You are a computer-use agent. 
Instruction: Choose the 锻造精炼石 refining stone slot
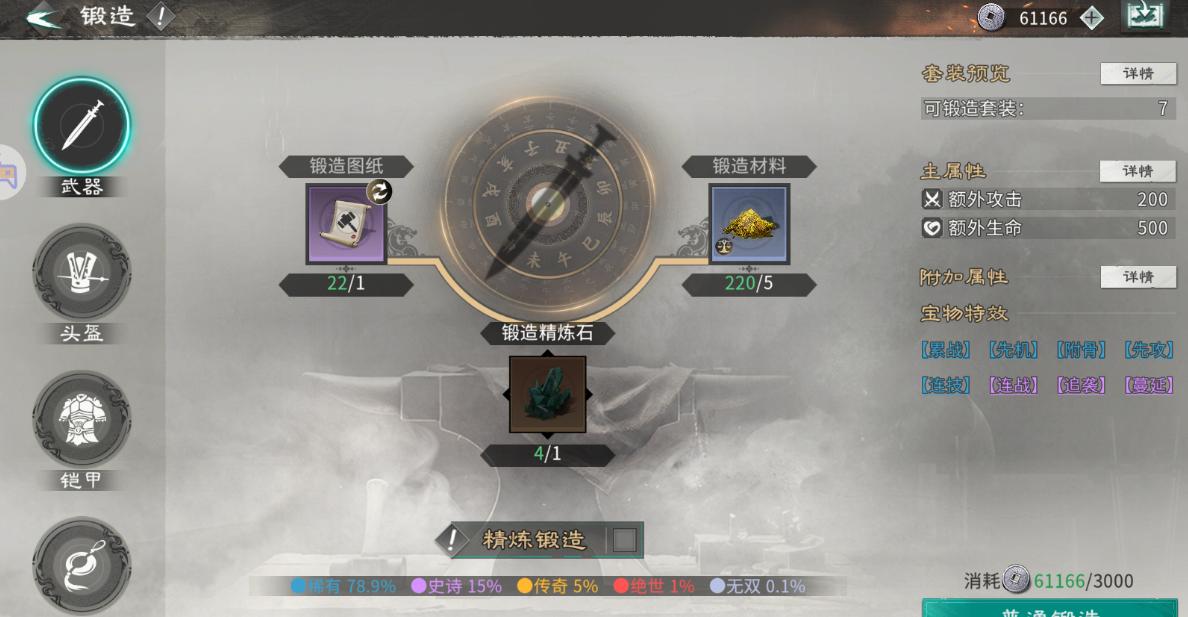(547, 394)
